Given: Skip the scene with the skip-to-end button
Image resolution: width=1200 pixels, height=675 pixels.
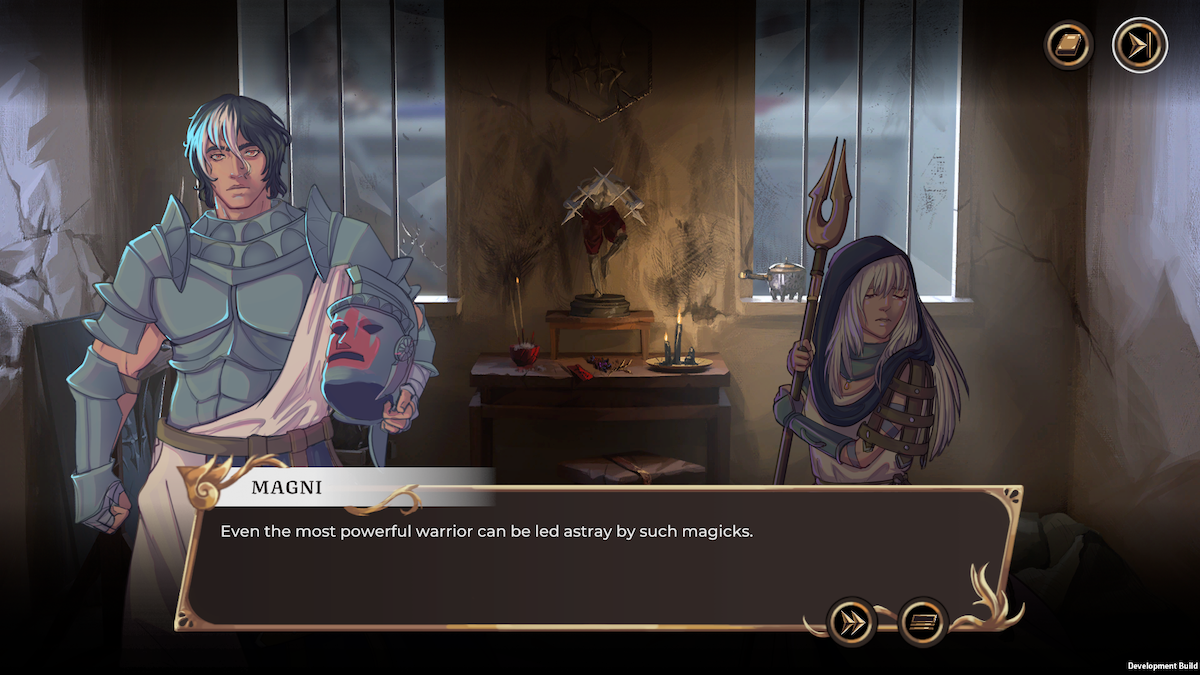Looking at the screenshot, I should pyautogui.click(x=1139, y=45).
